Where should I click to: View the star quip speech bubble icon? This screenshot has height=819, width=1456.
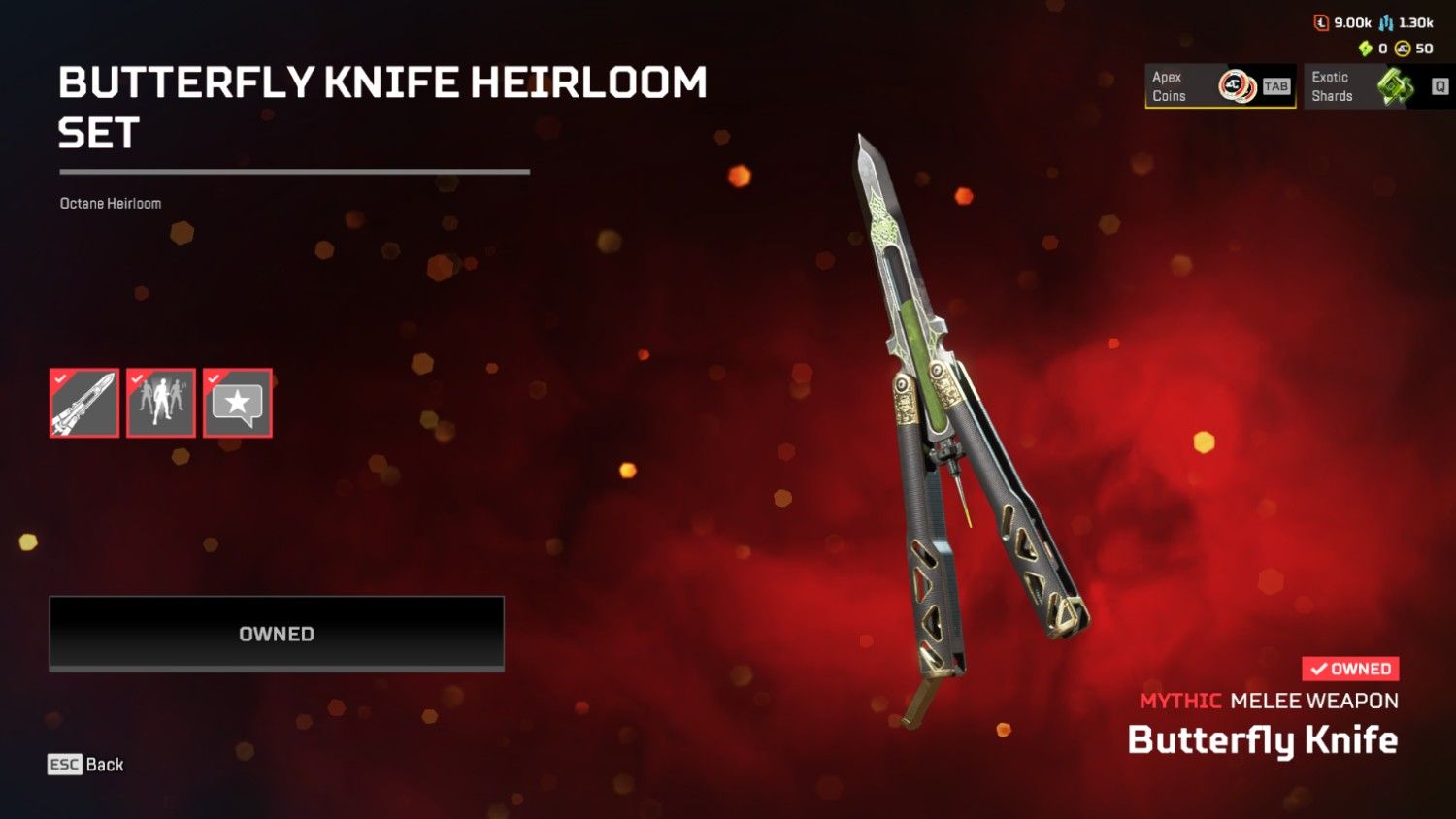238,403
